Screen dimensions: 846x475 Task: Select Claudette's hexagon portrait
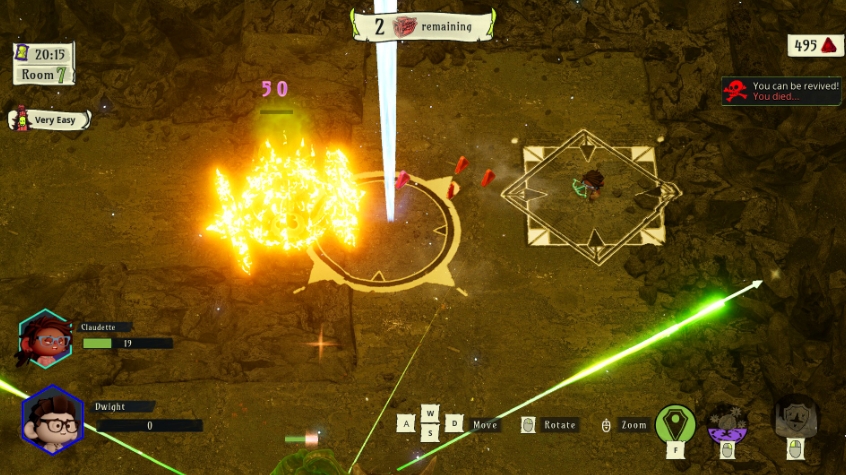(x=44, y=337)
